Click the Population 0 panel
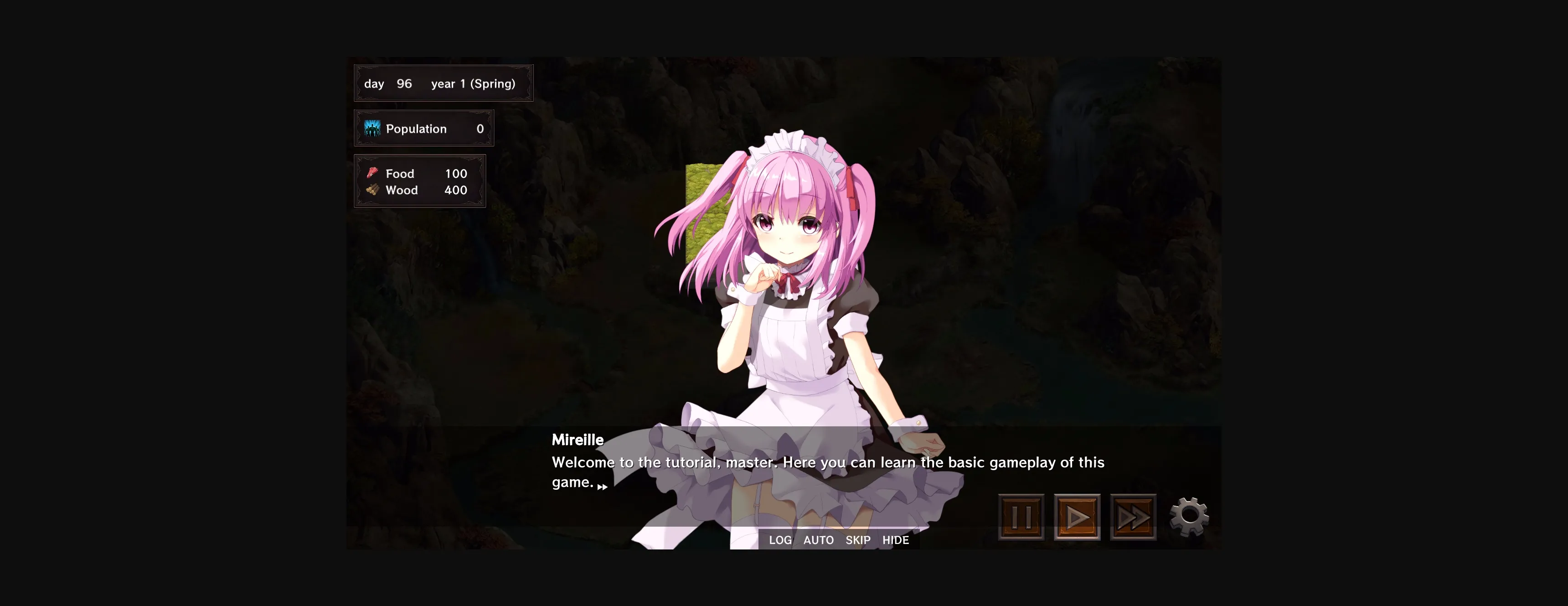Screen dimensions: 1568x606 pos(423,129)
